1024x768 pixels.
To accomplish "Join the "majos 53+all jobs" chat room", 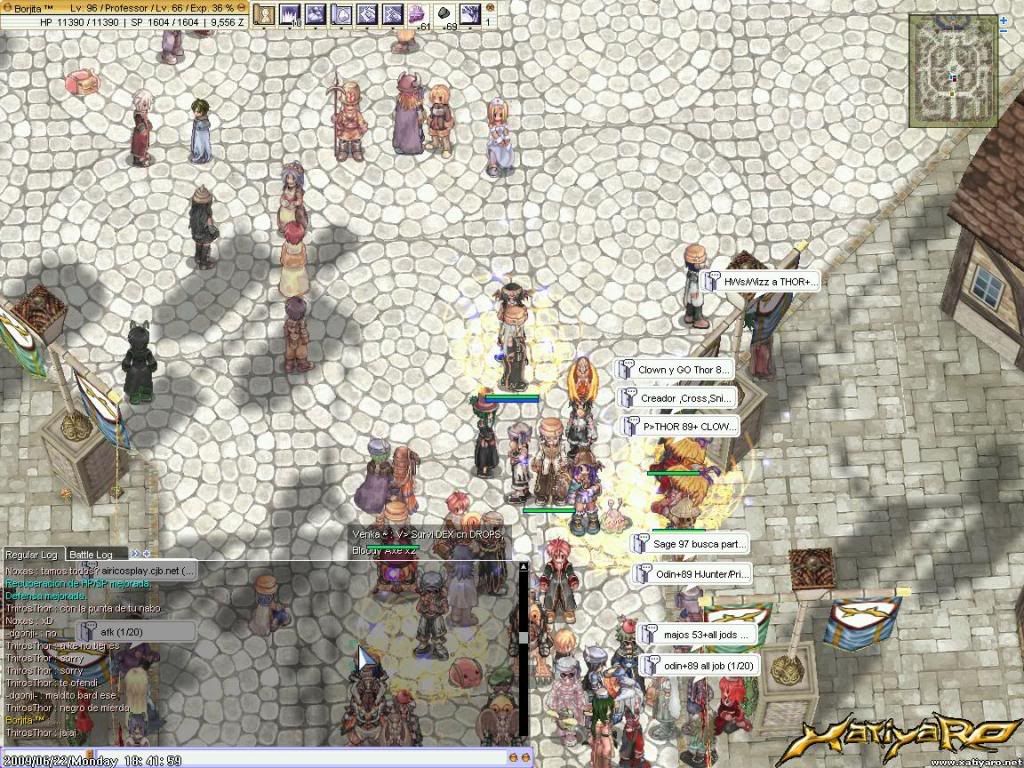I will point(697,634).
